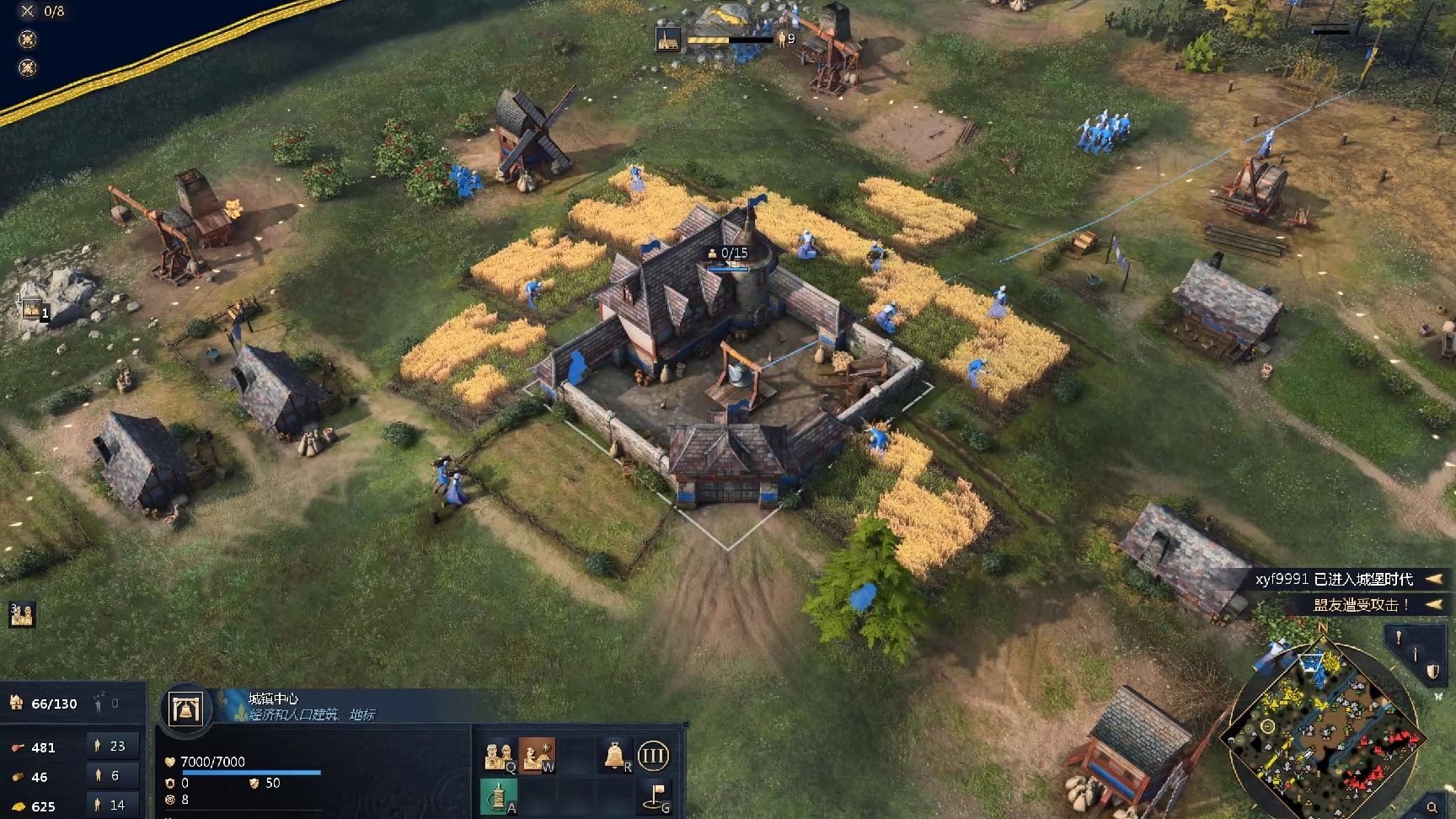Send an exclamation ping from minimap controls
The height and width of the screenshot is (819, 1456).
1399,638
